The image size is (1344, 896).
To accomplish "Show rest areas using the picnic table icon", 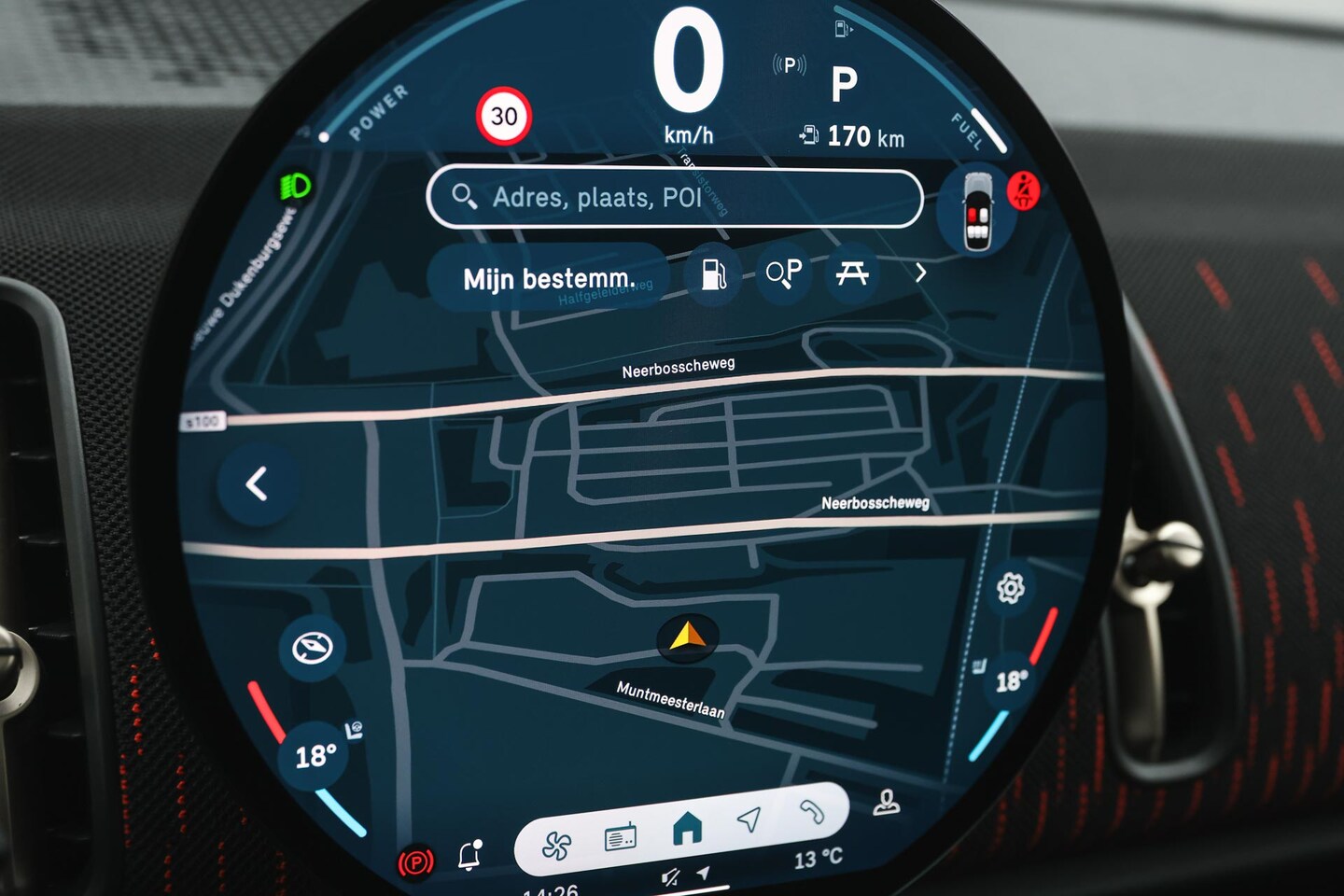I will (852, 273).
